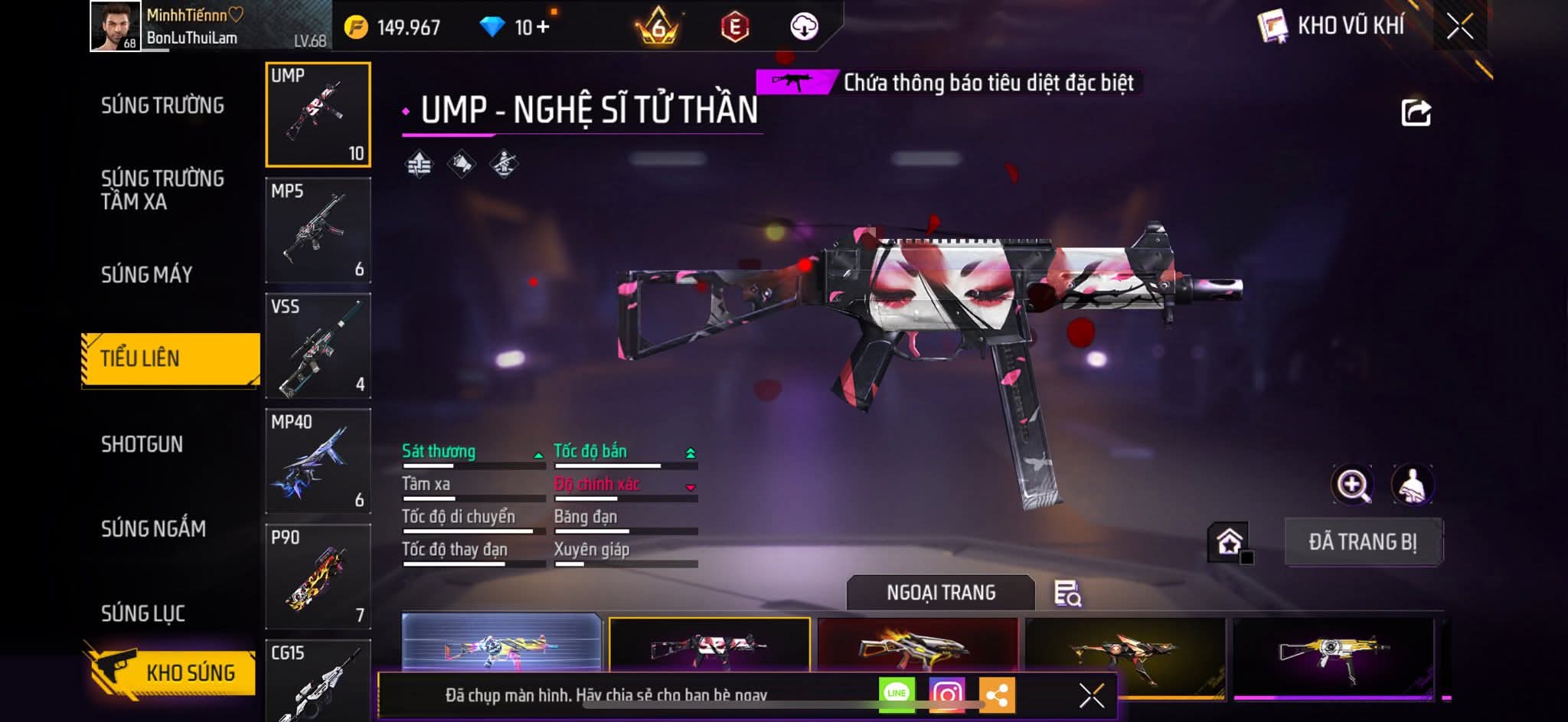Choose the Súng Ngắm category

pos(153,528)
